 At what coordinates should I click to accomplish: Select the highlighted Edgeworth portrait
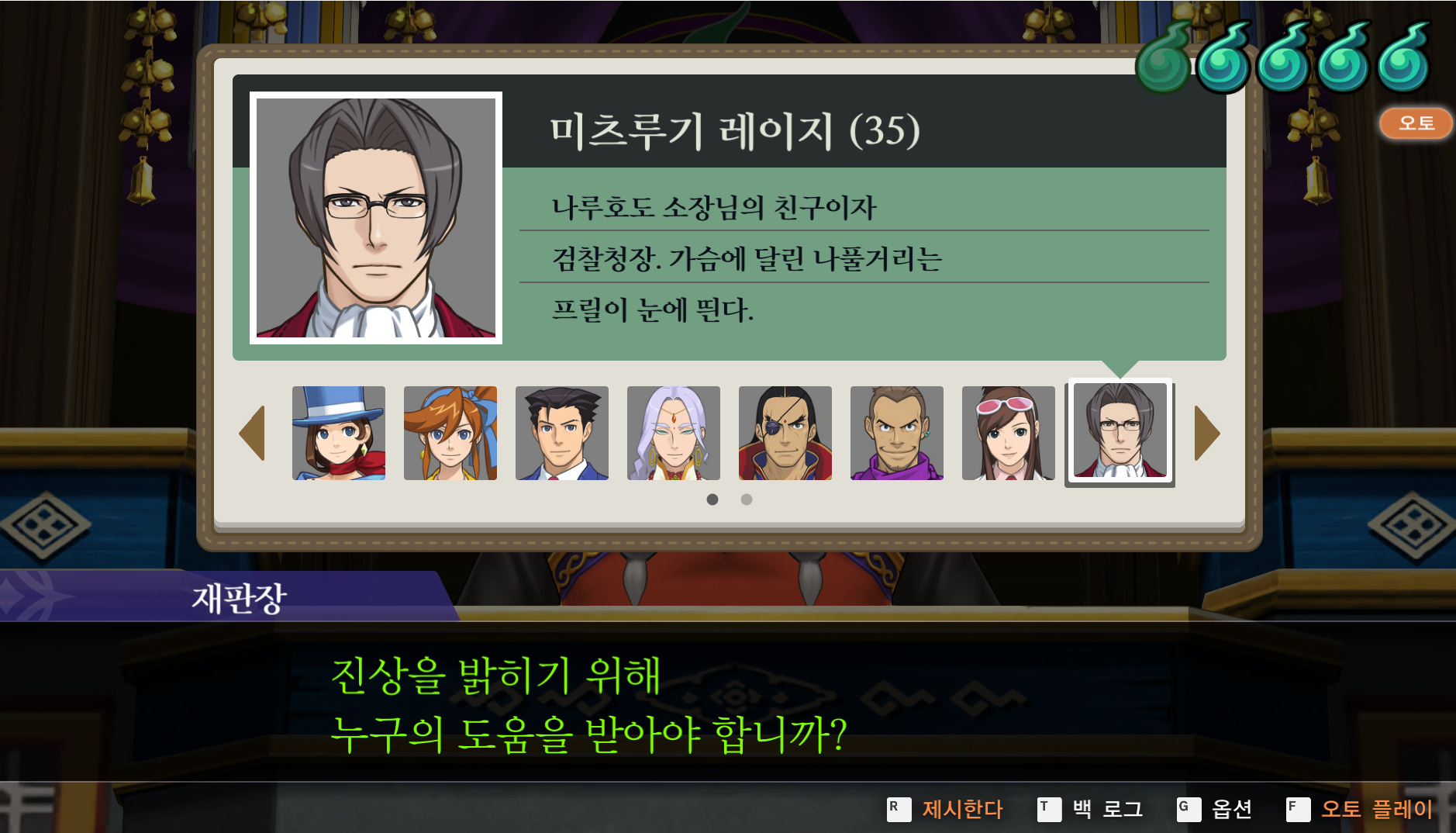(x=1120, y=433)
